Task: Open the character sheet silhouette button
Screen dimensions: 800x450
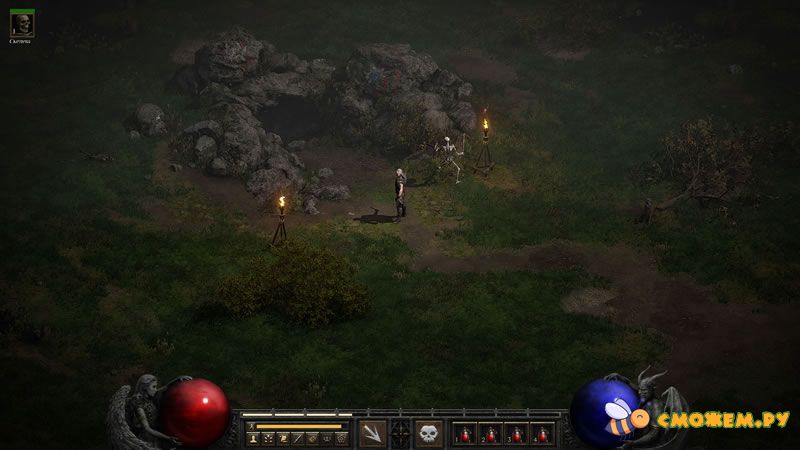Action: pyautogui.click(x=253, y=438)
